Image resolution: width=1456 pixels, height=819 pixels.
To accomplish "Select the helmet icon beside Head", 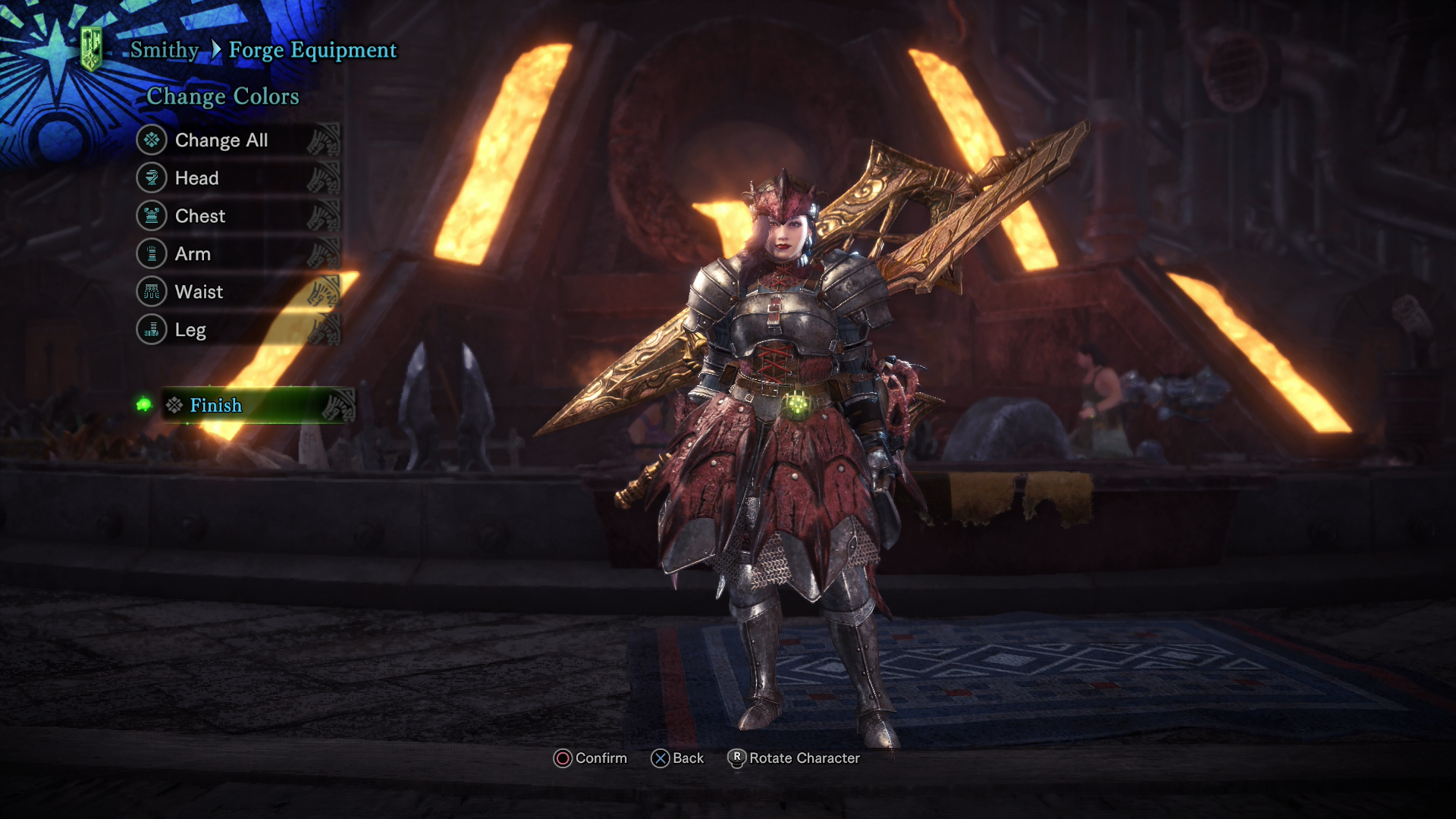I will pos(151,178).
